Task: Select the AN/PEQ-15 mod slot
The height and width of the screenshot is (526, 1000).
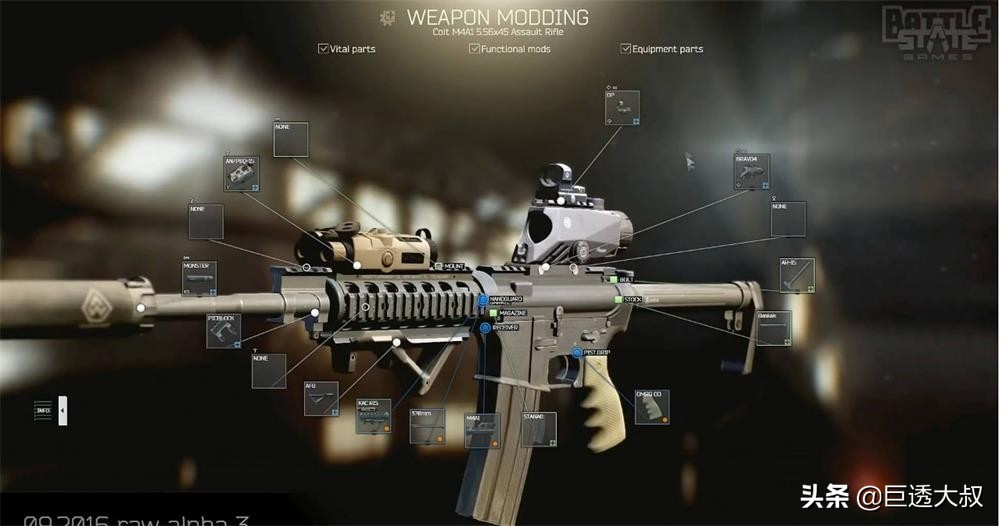Action: (241, 173)
